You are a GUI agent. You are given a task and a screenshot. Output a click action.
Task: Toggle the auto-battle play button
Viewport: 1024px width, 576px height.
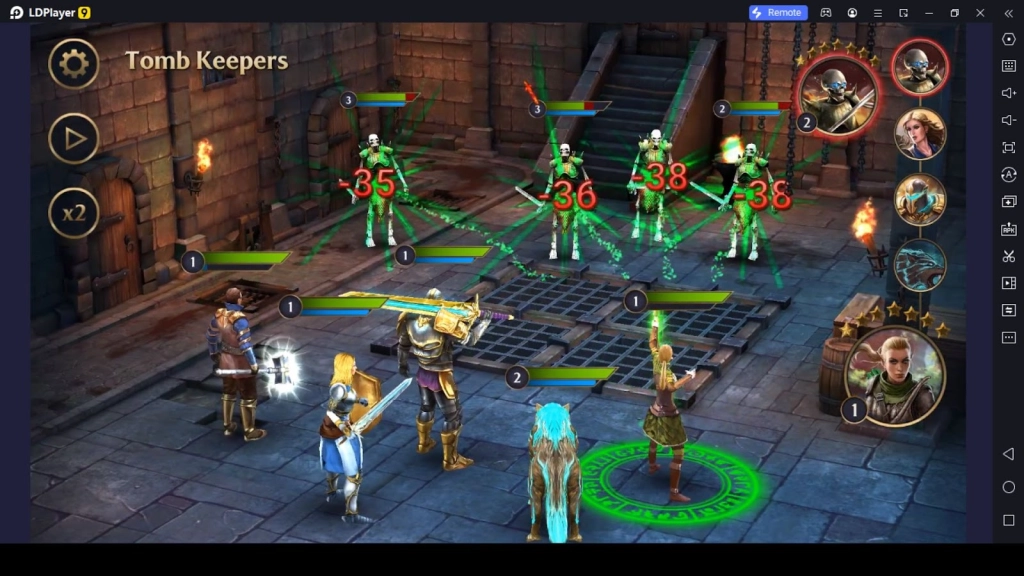[x=74, y=139]
